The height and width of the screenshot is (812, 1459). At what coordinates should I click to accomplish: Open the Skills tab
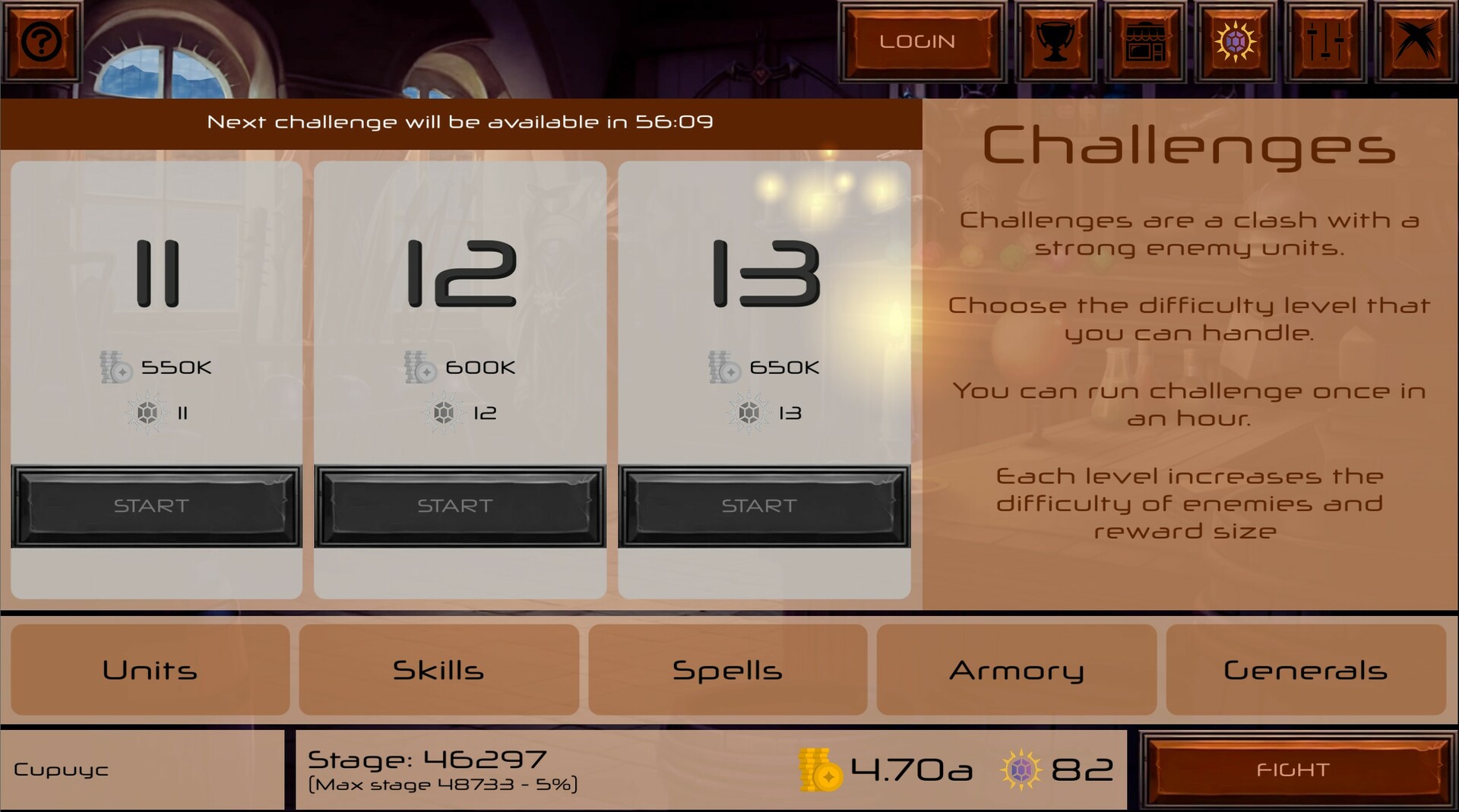click(438, 670)
